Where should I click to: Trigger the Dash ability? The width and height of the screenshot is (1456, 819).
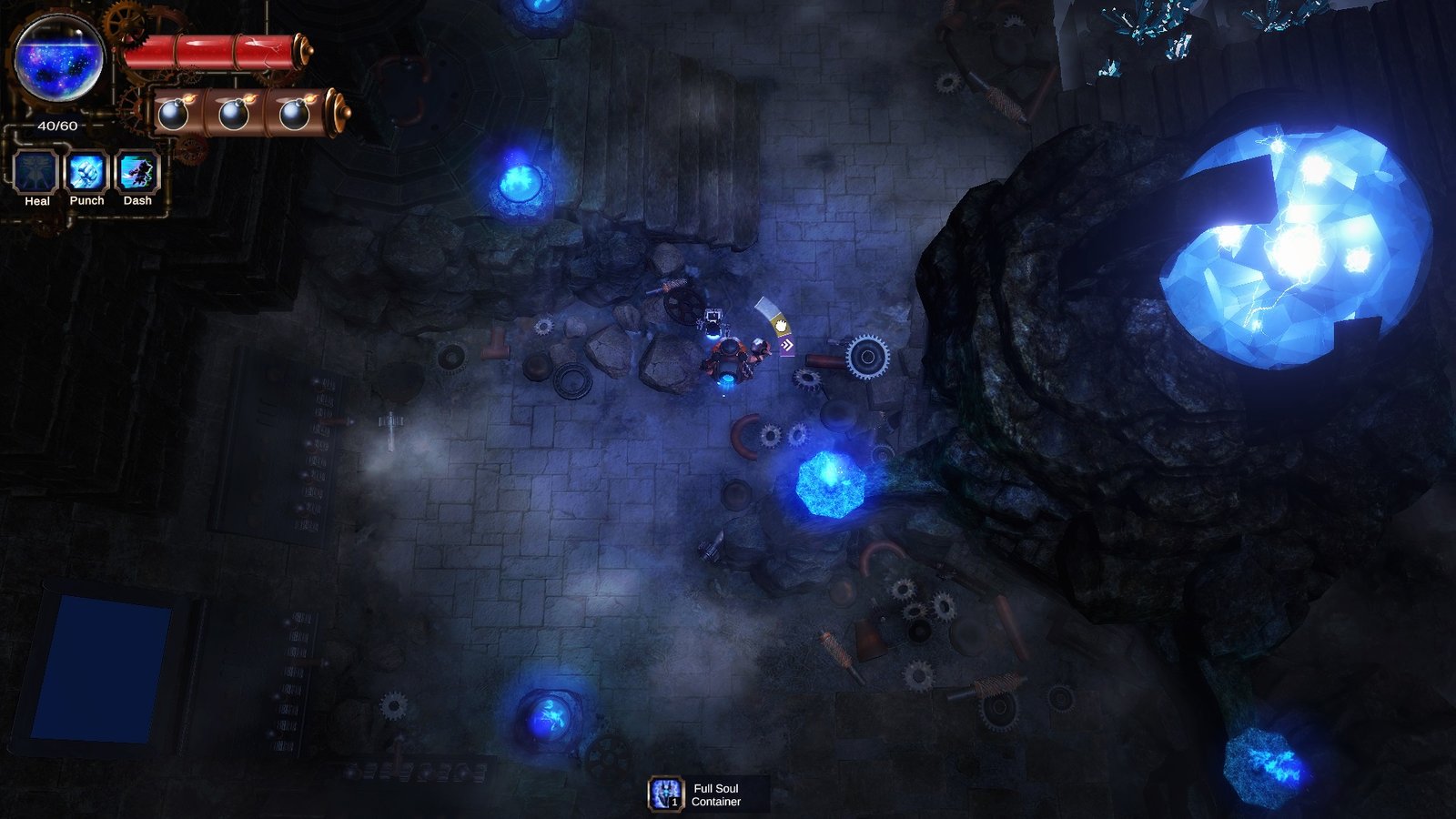pyautogui.click(x=137, y=172)
